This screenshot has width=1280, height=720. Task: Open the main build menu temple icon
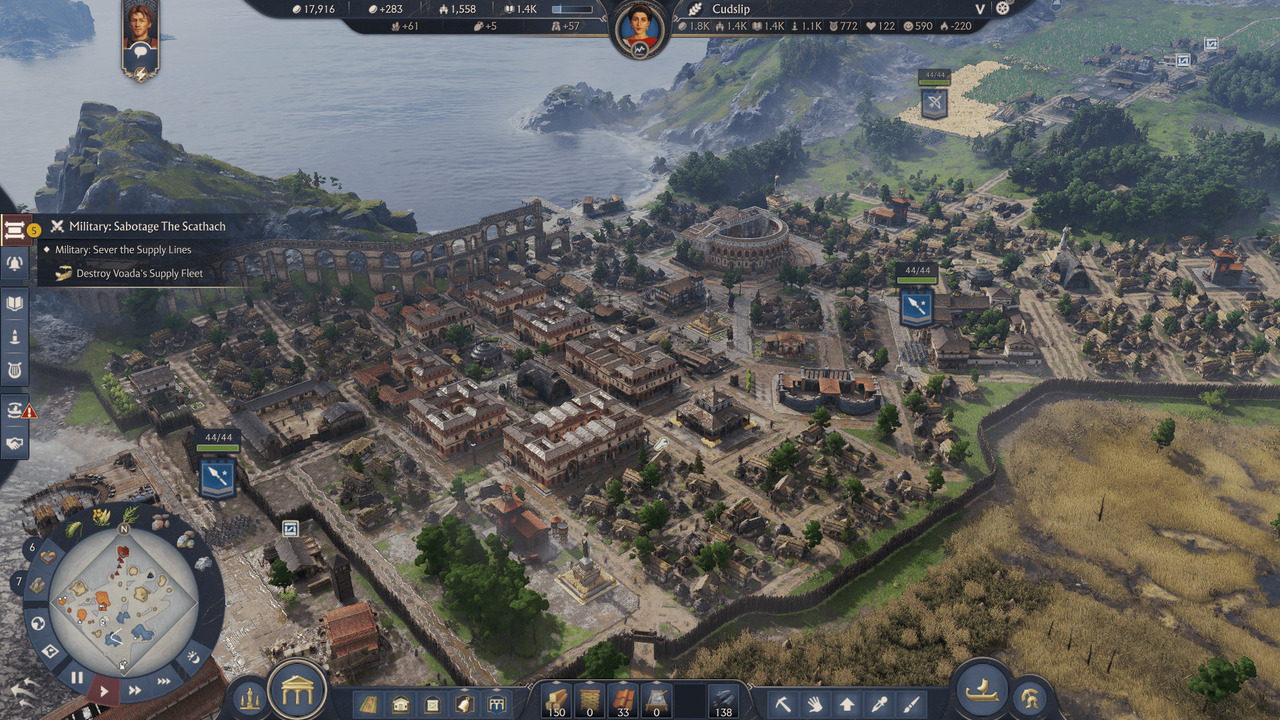click(297, 689)
